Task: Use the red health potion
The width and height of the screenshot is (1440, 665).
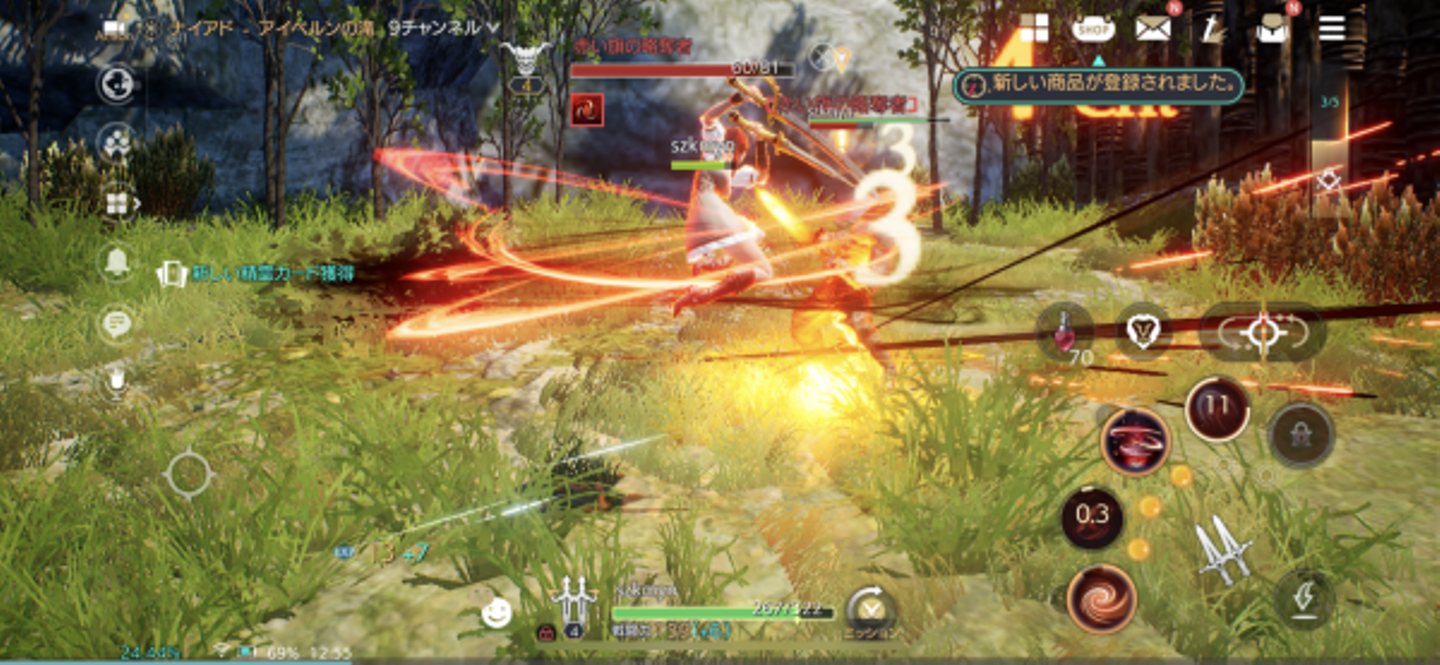Action: [x=1064, y=332]
